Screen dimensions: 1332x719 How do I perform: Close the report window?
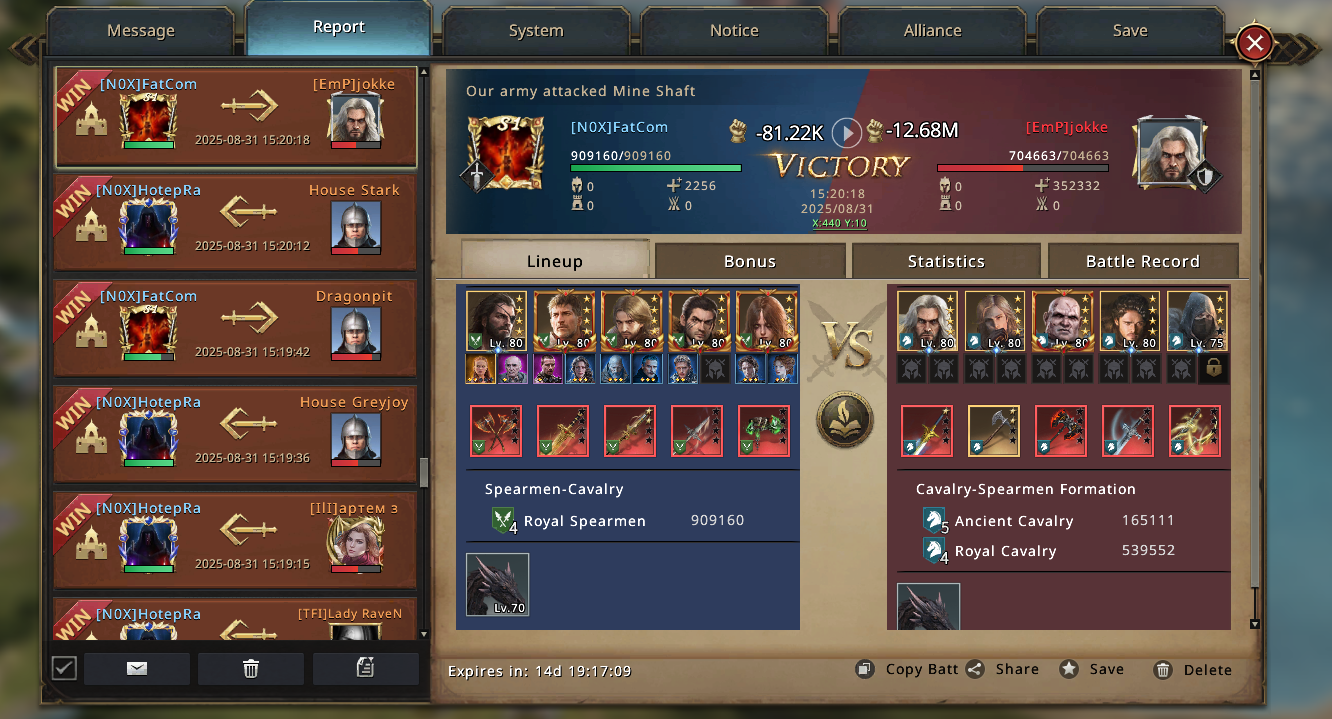tap(1254, 43)
